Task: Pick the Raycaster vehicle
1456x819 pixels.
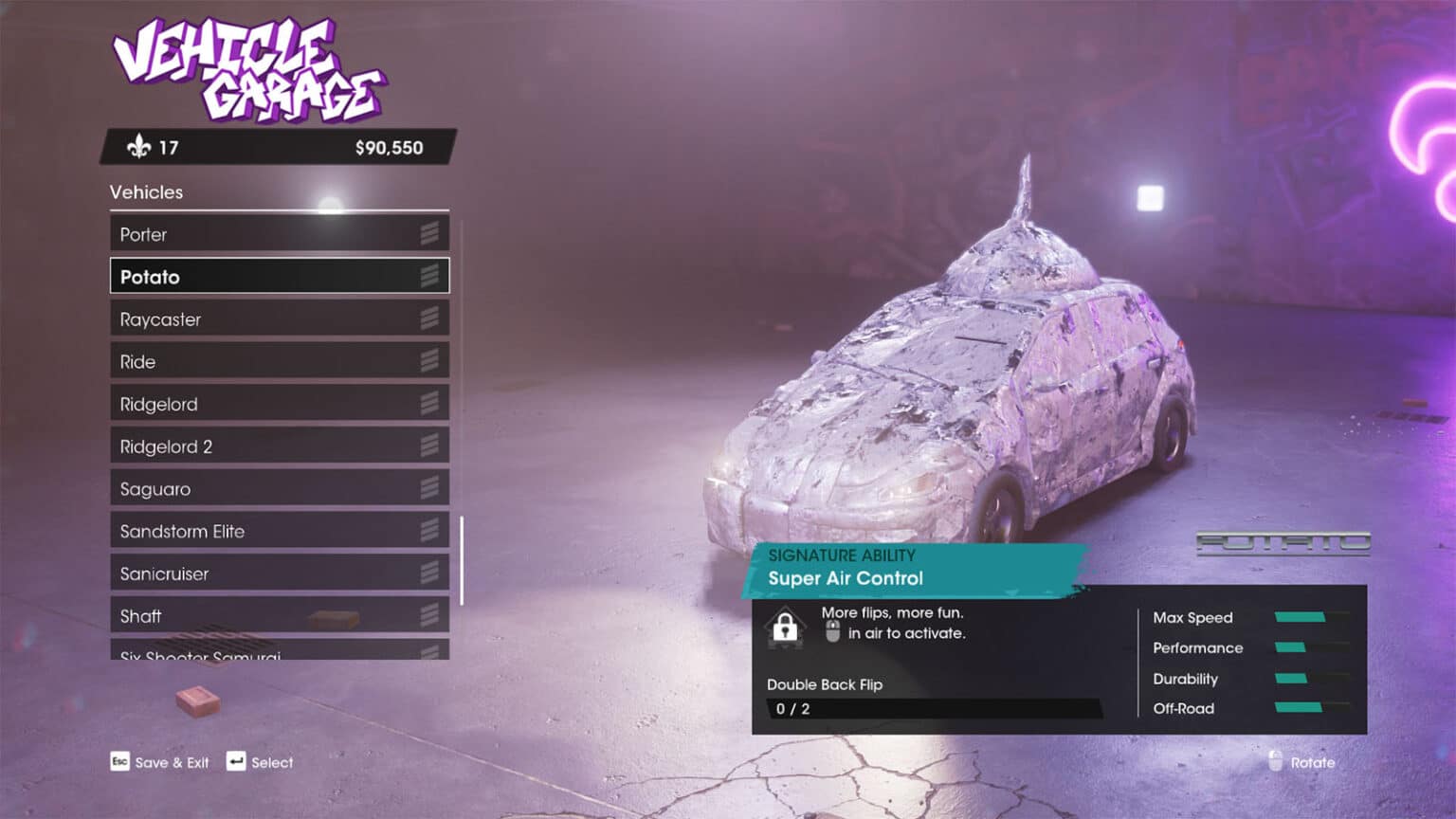Action: pos(279,319)
